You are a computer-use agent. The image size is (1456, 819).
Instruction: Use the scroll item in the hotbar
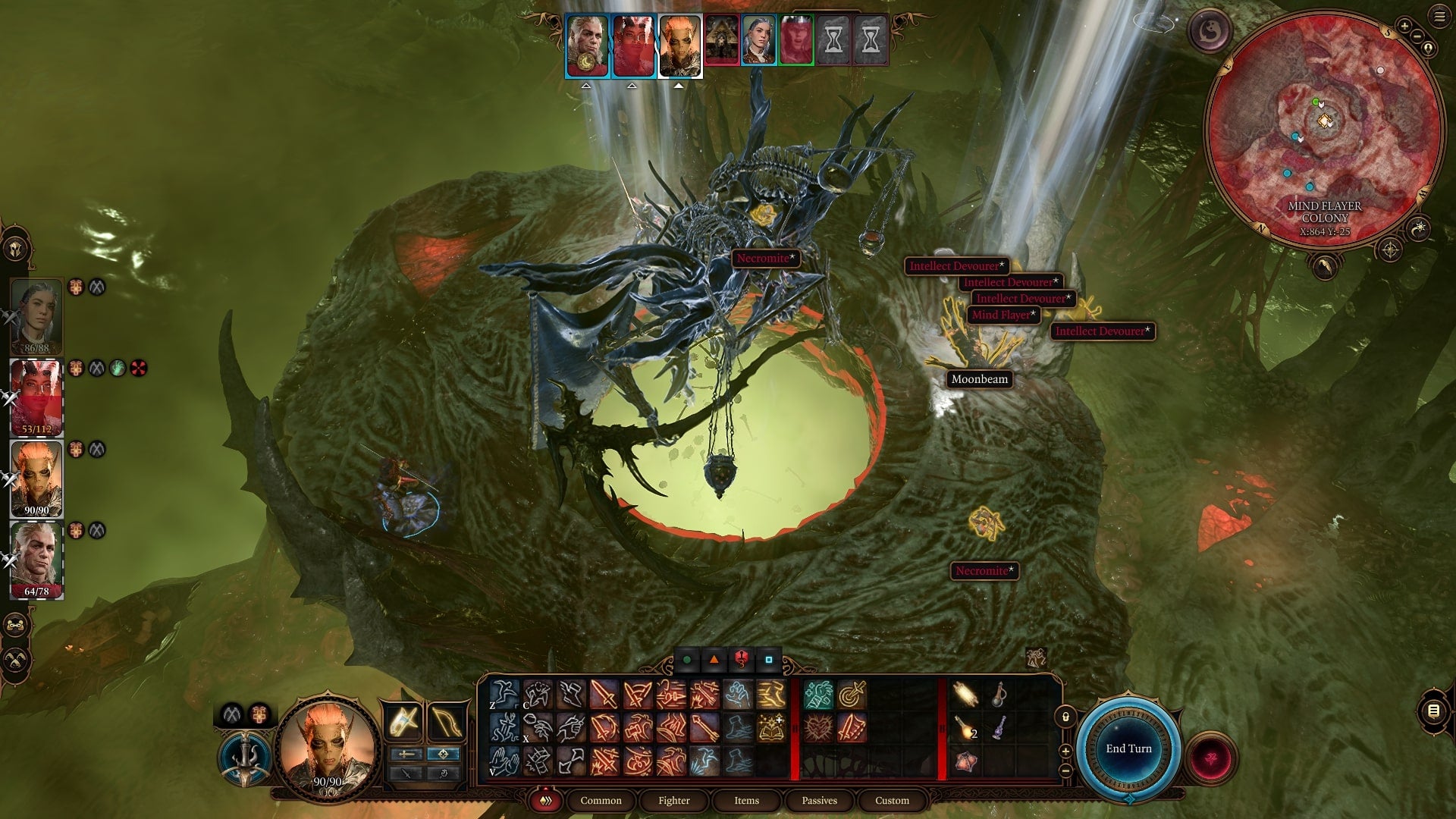tap(965, 694)
